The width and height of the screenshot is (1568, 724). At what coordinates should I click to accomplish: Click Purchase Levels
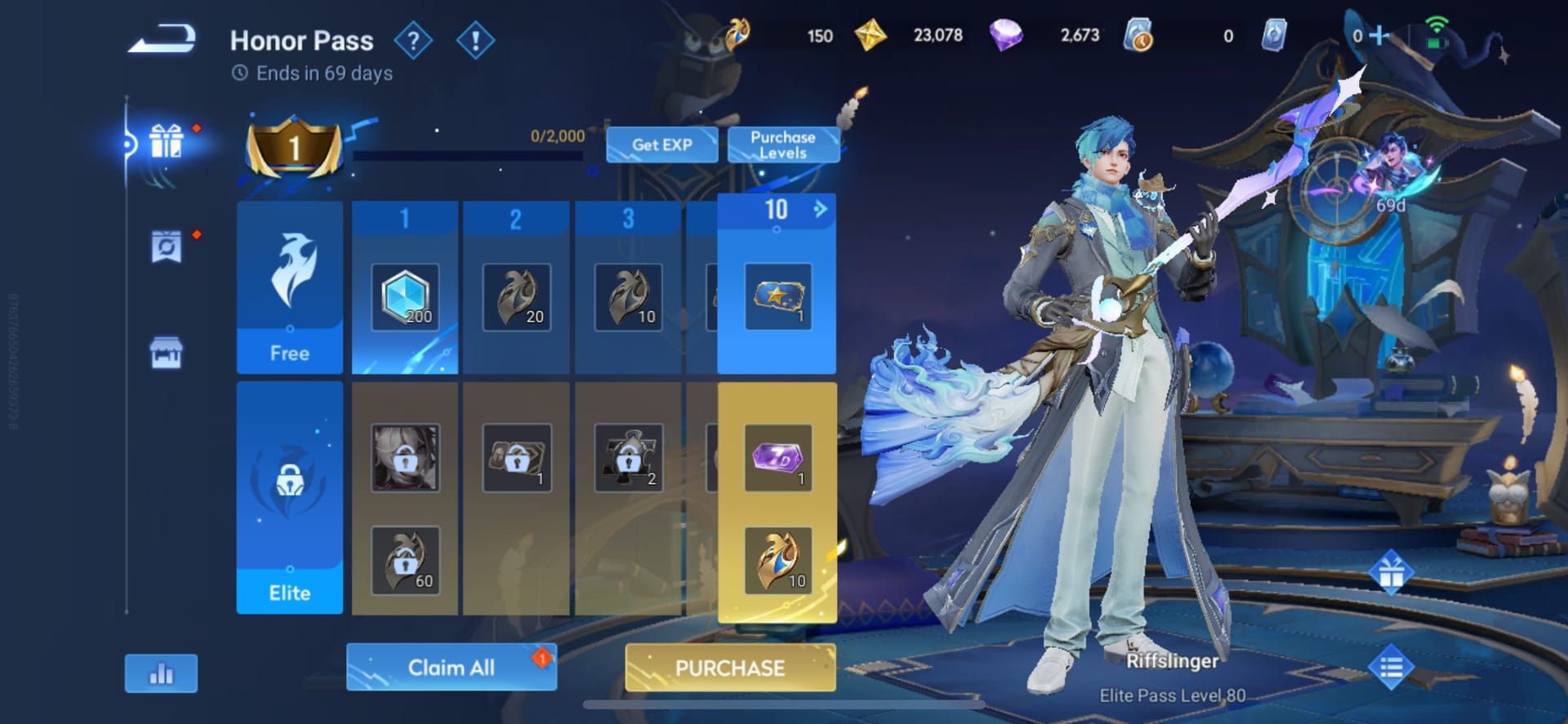[782, 144]
